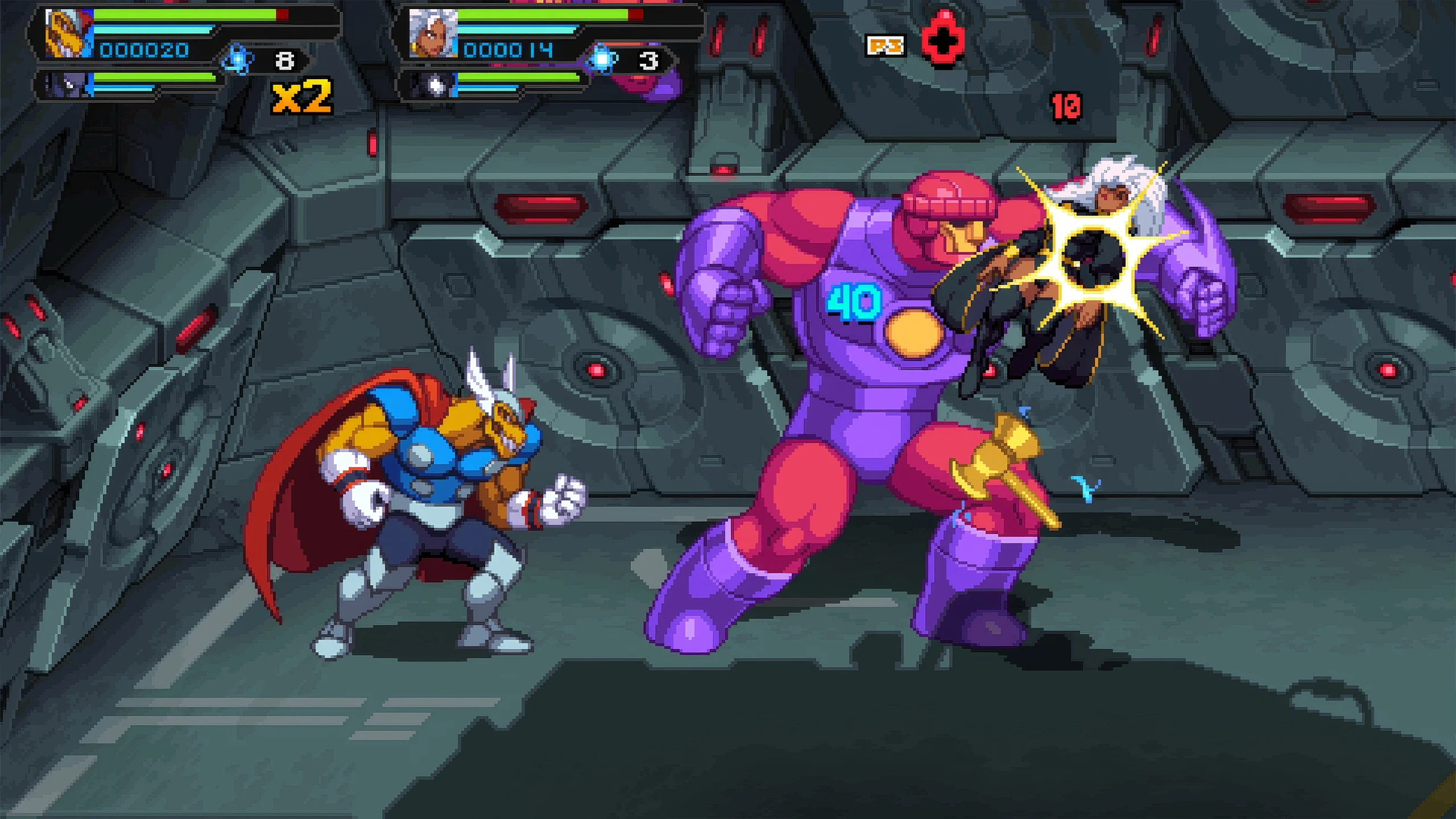
Task: Select Beta Ray Bill's player portrait
Action: click(67, 34)
